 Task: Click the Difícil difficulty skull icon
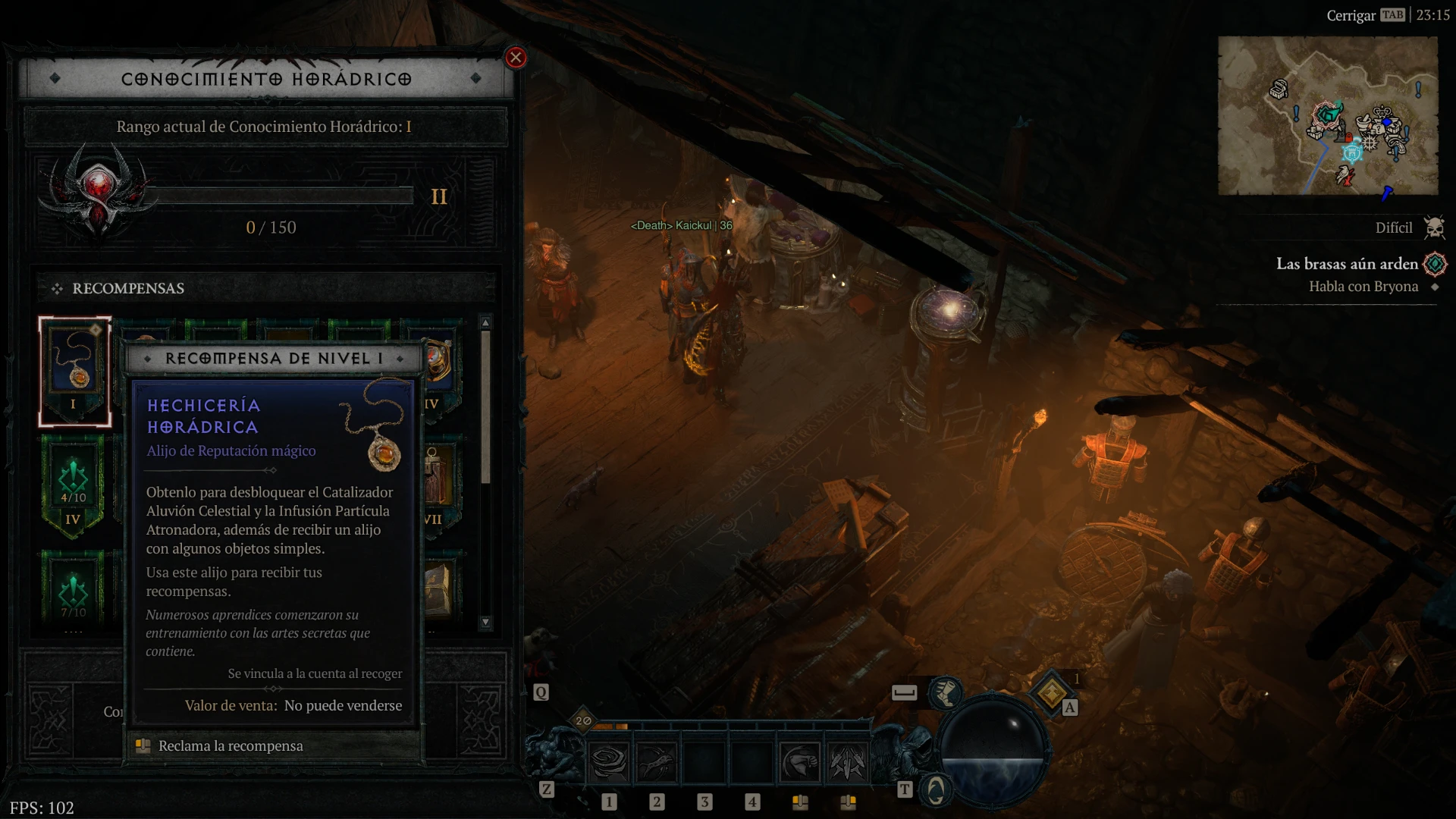click(1434, 227)
